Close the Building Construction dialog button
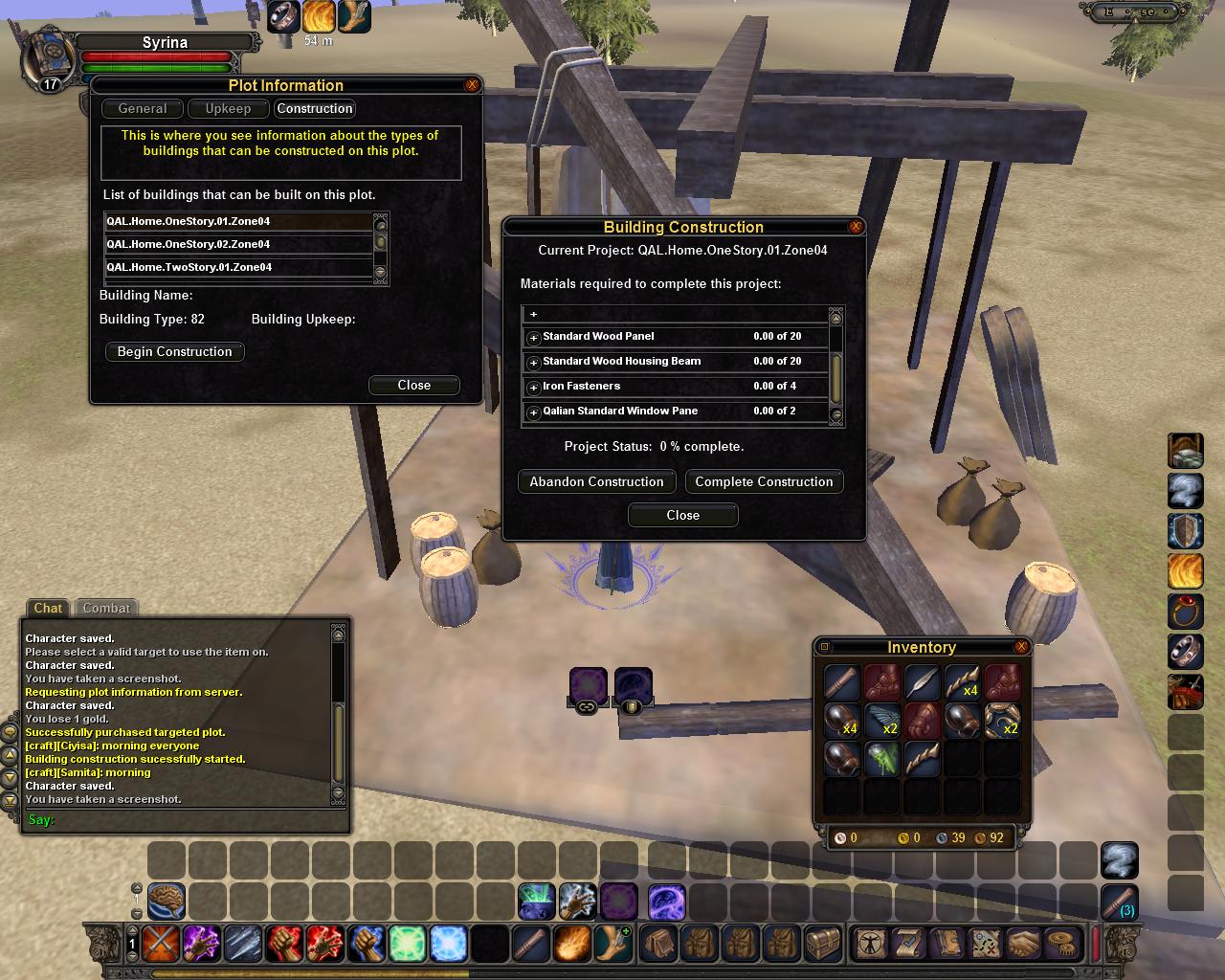The image size is (1225, 980). click(x=682, y=516)
